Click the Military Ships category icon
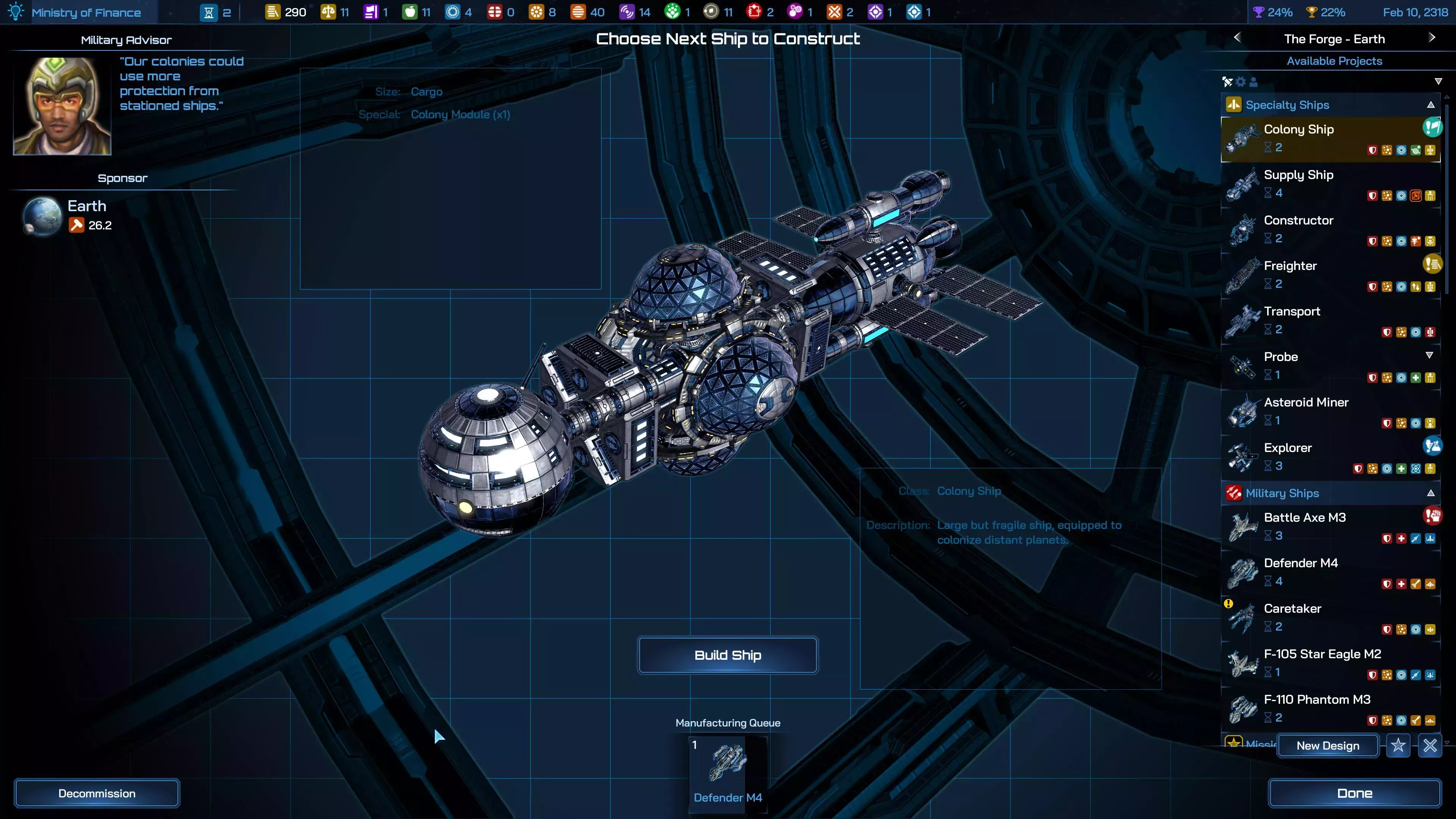The height and width of the screenshot is (819, 1456). click(x=1234, y=493)
